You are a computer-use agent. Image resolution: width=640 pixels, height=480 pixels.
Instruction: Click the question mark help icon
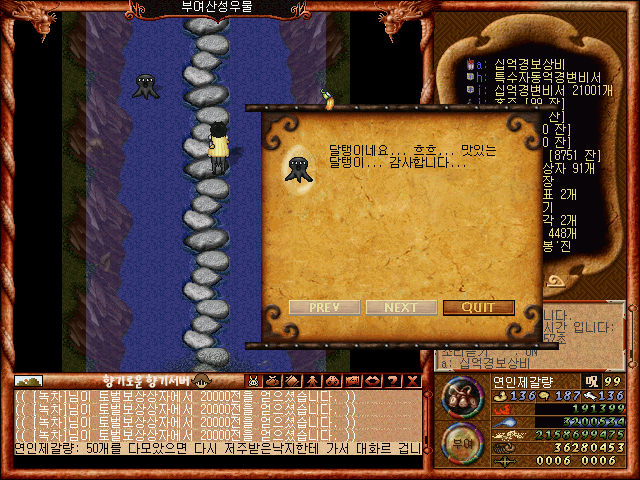click(x=390, y=380)
